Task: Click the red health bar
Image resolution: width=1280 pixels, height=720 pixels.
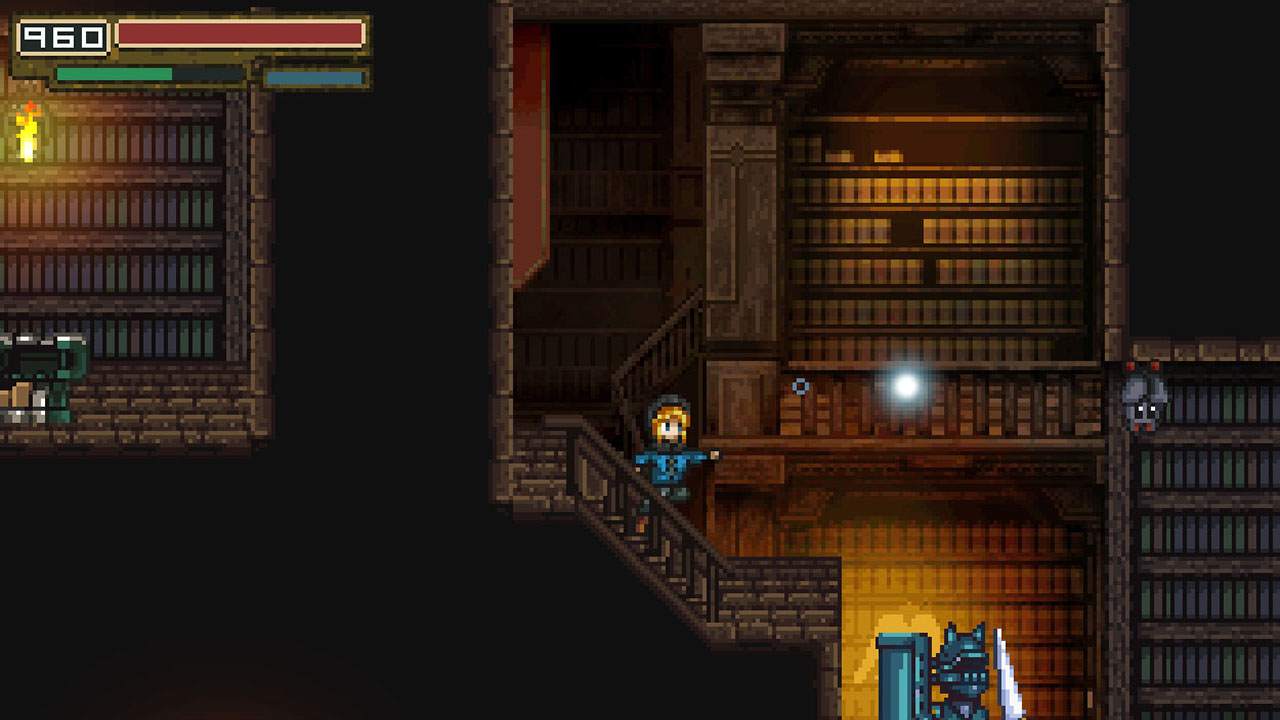Action: (x=240, y=31)
